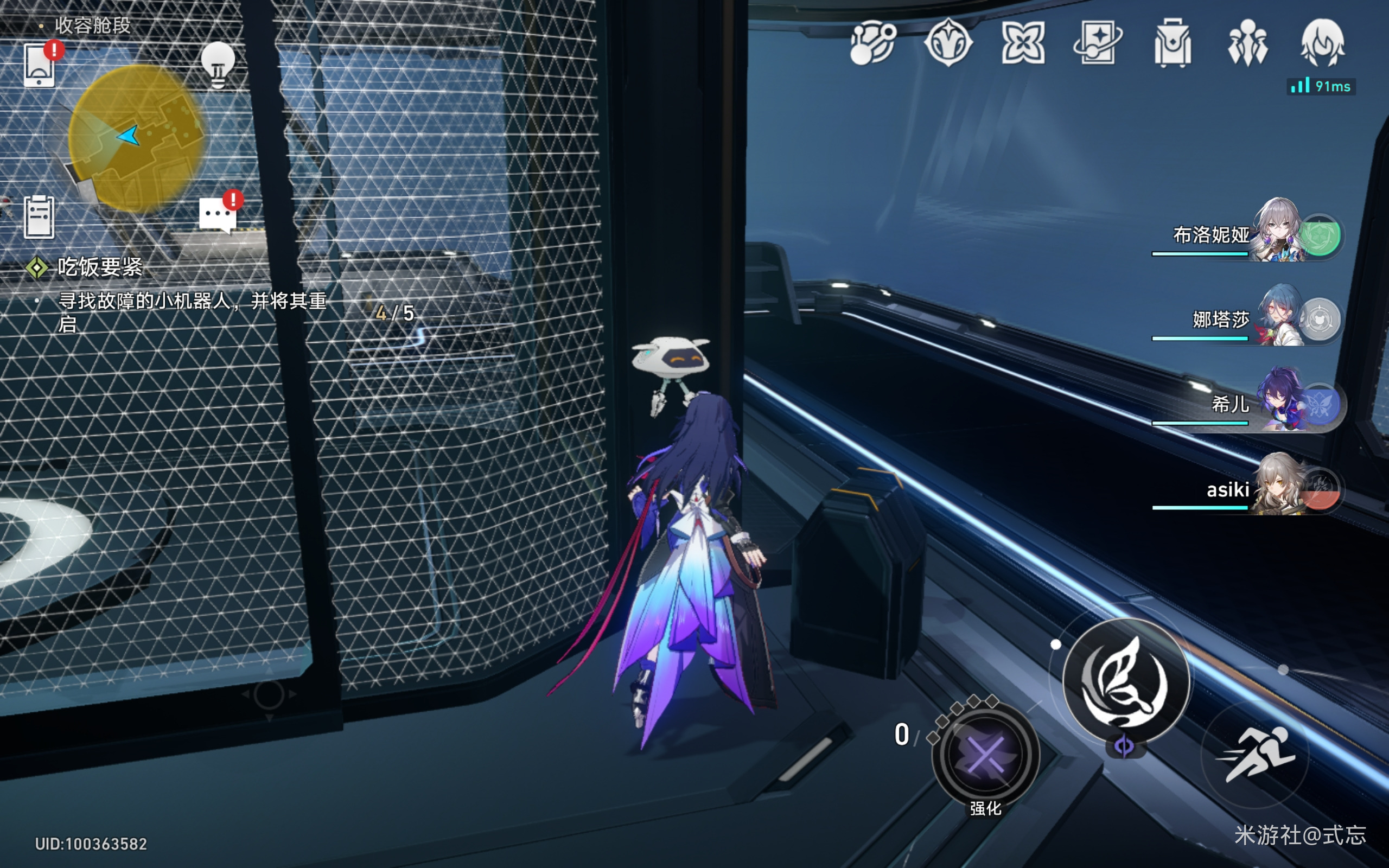Open the planet travel log icon
The image size is (1389, 868).
point(872,43)
